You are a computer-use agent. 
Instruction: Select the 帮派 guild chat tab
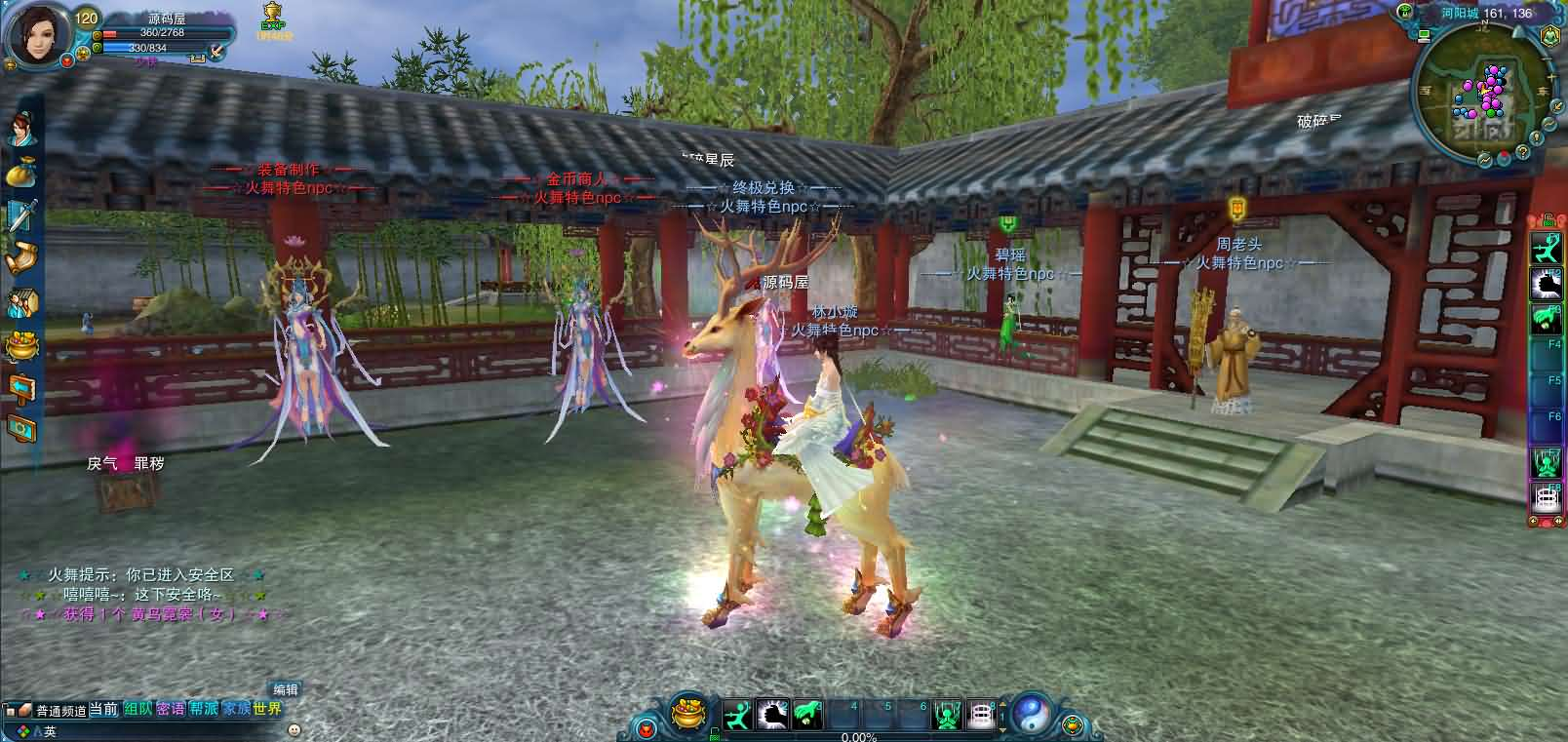(204, 709)
